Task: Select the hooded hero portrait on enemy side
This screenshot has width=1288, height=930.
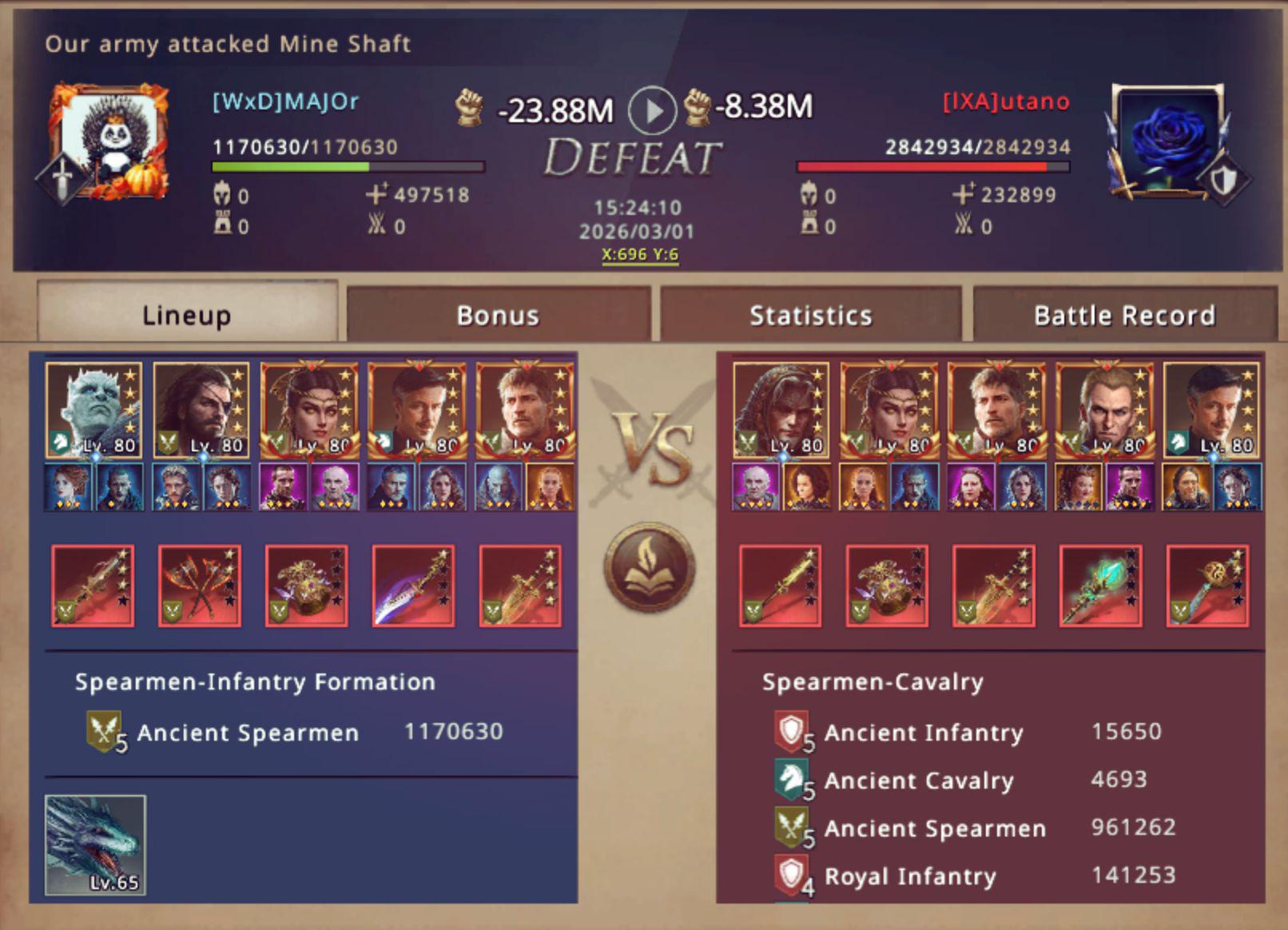Action: [x=781, y=410]
